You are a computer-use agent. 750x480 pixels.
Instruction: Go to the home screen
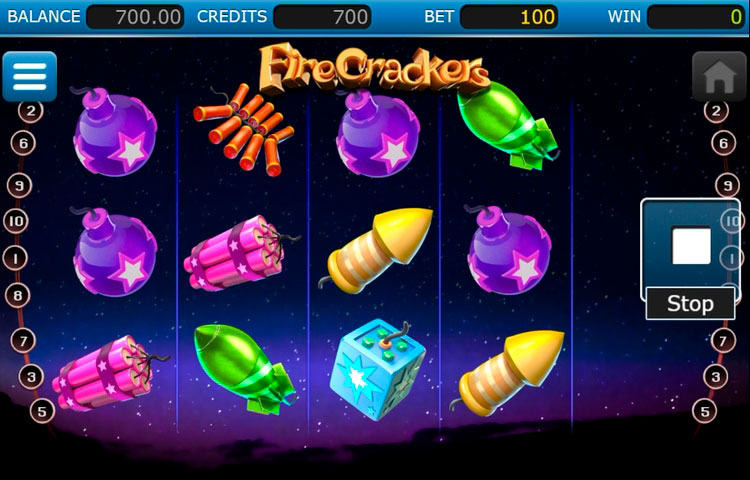tap(719, 77)
